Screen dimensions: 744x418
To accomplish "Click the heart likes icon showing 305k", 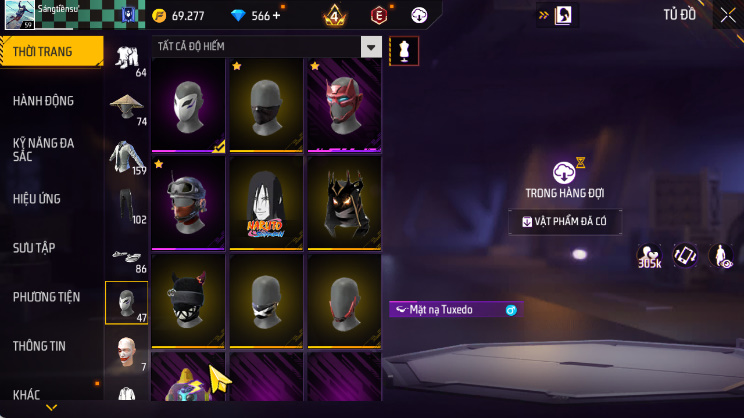I will [650, 257].
